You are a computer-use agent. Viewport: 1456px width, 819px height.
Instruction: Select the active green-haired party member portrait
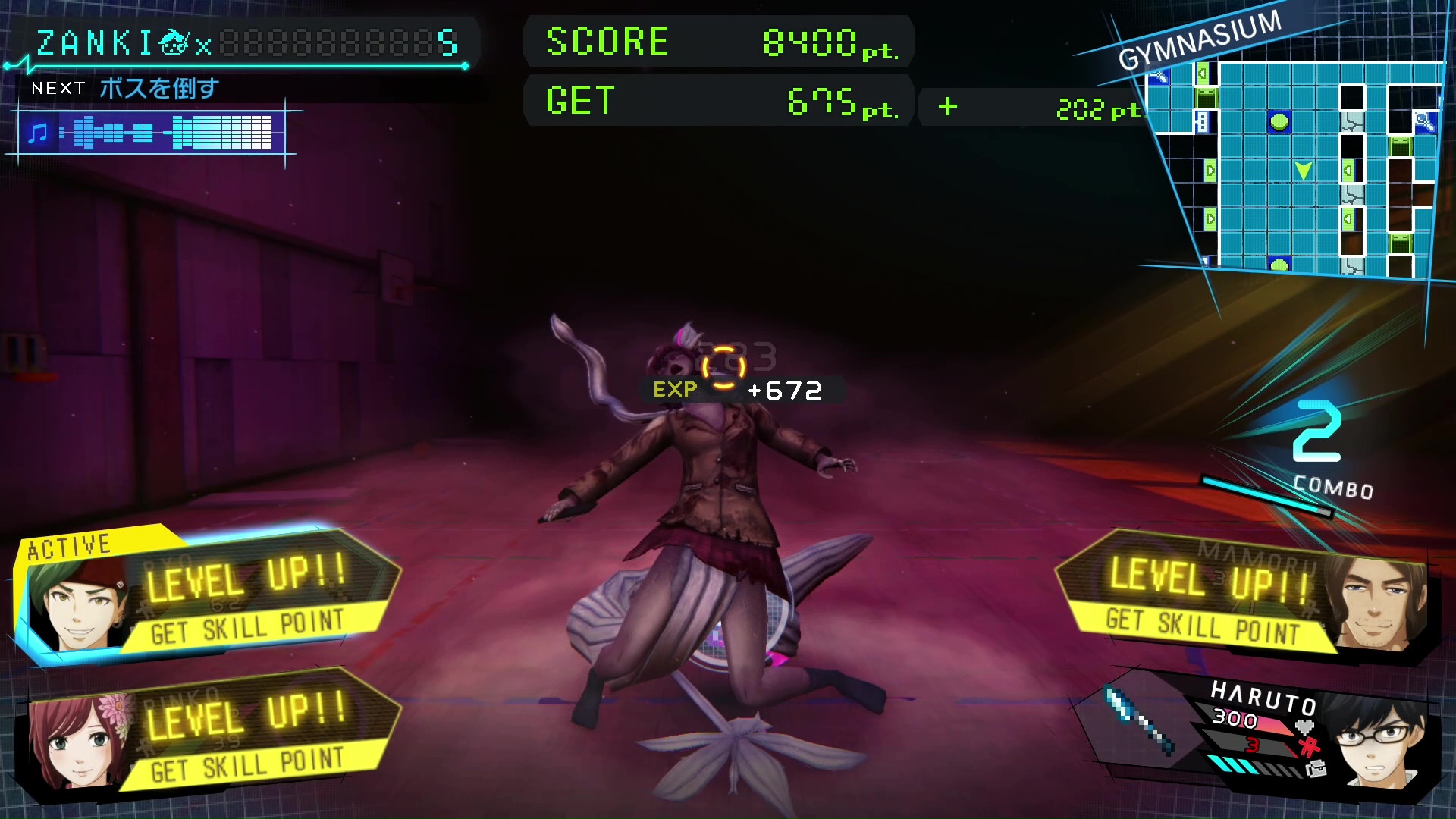tap(78, 604)
